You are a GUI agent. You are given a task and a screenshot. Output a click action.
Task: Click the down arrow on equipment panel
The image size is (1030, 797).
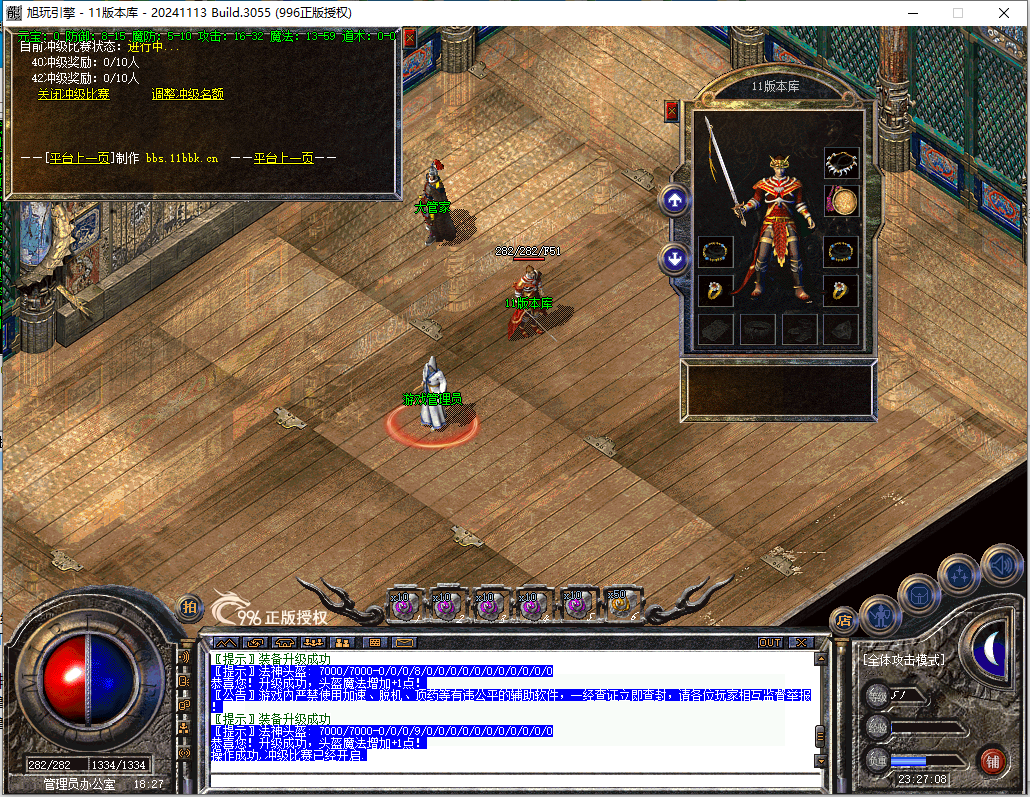(x=675, y=259)
